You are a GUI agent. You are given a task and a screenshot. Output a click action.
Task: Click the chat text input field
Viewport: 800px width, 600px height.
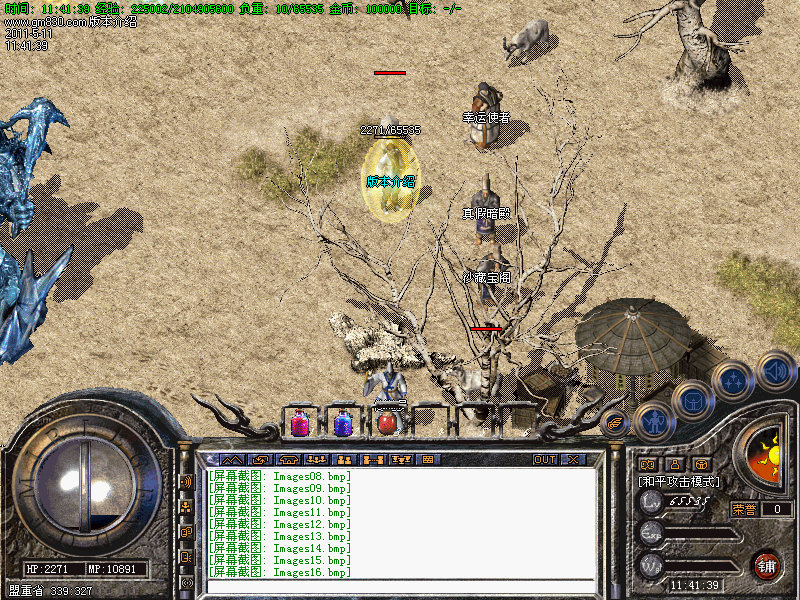[x=400, y=586]
